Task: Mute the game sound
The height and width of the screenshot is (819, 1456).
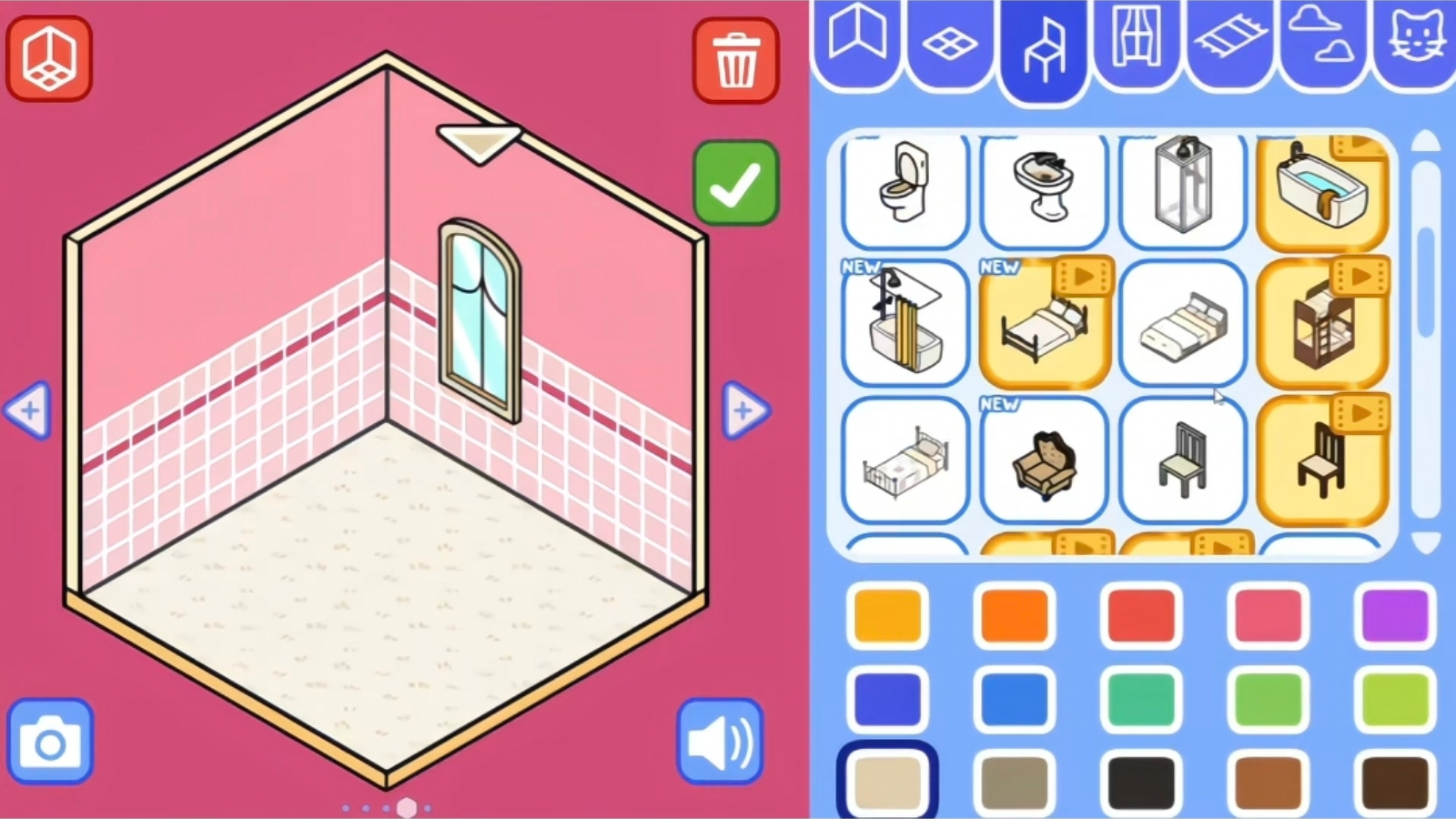Action: (720, 741)
